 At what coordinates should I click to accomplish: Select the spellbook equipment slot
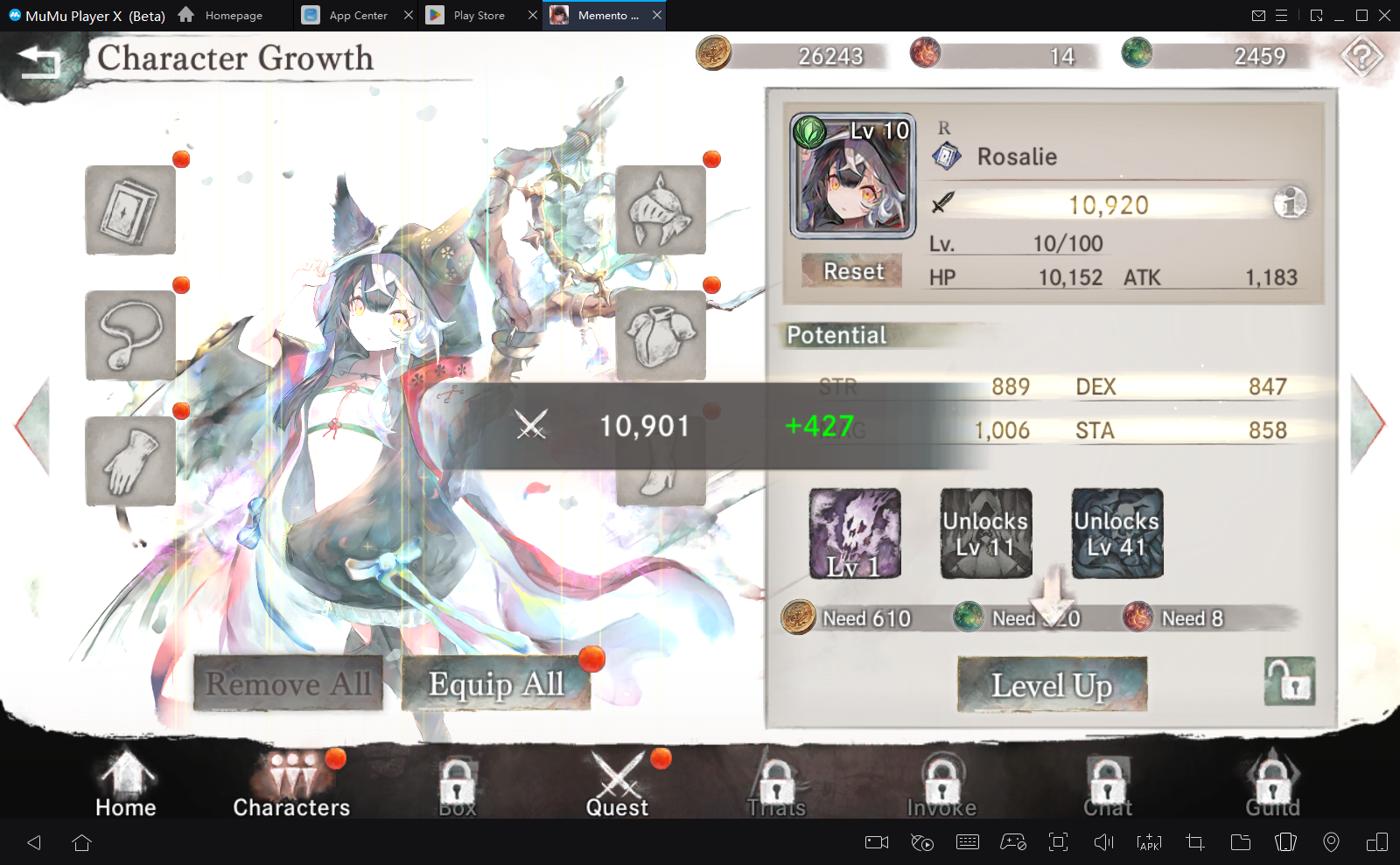coord(129,210)
